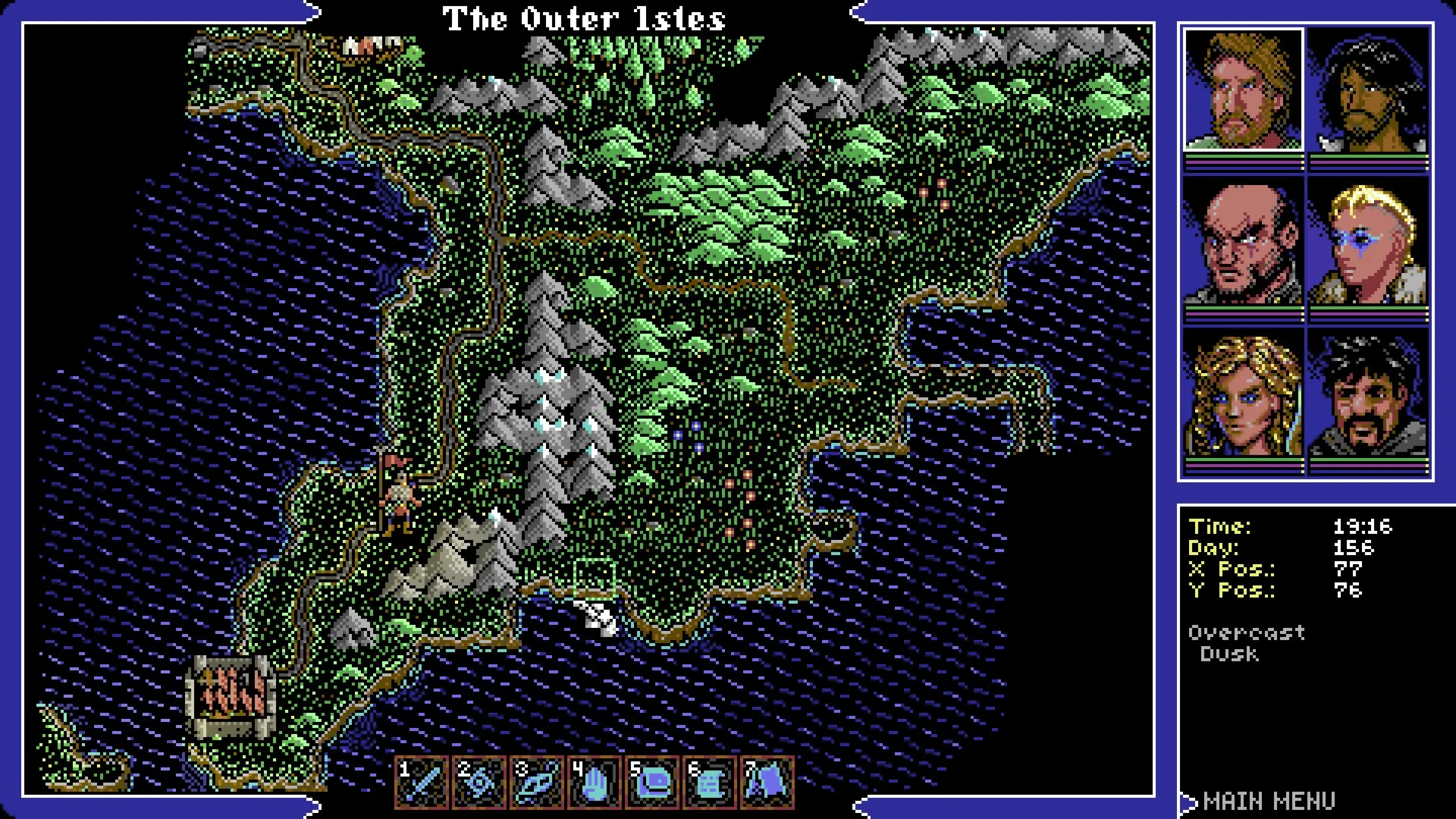Select the curly blonde-haired woman portrait
This screenshot has width=1456, height=819.
pos(1244,394)
